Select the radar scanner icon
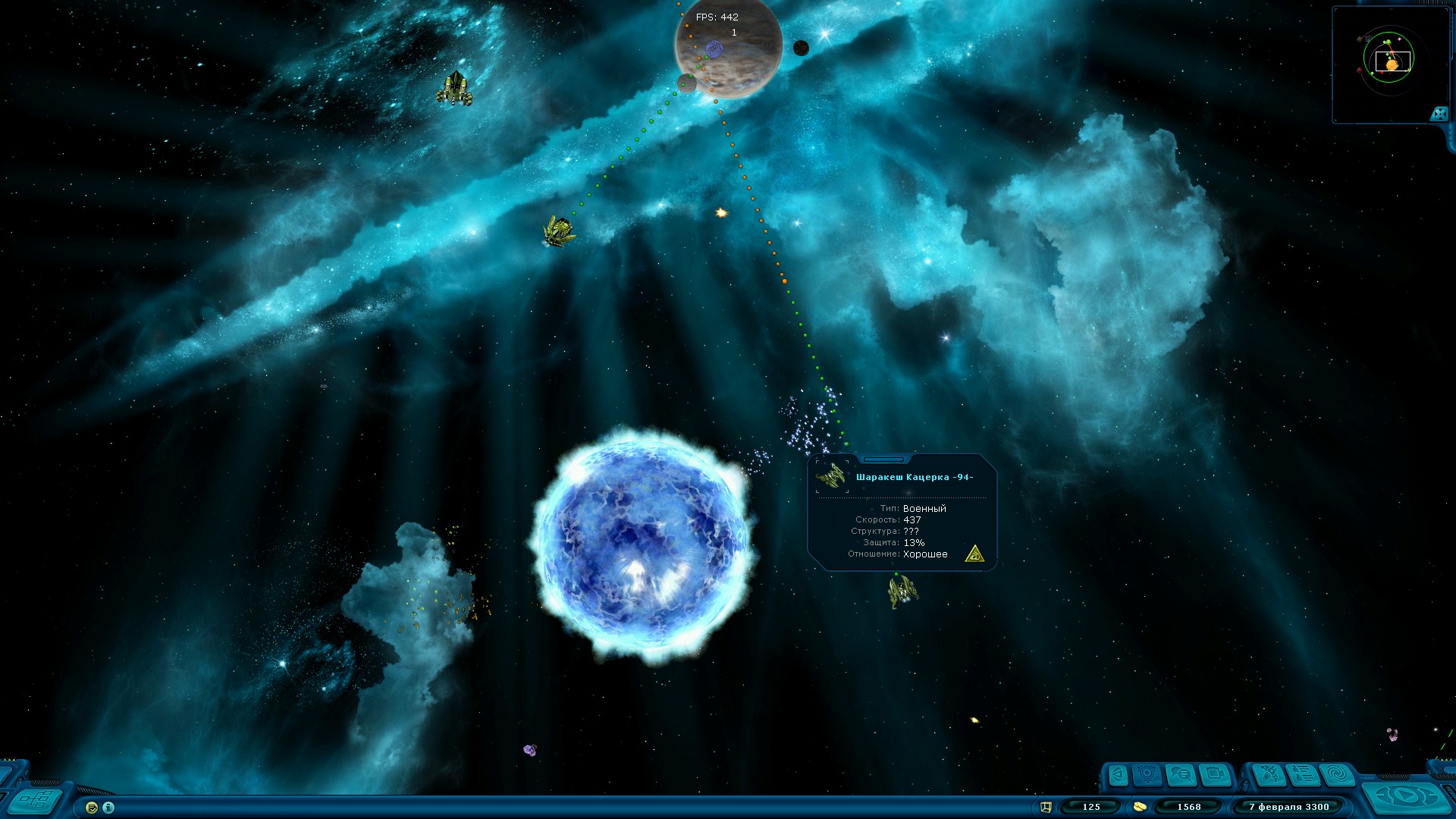This screenshot has height=819, width=1456. tap(1147, 773)
